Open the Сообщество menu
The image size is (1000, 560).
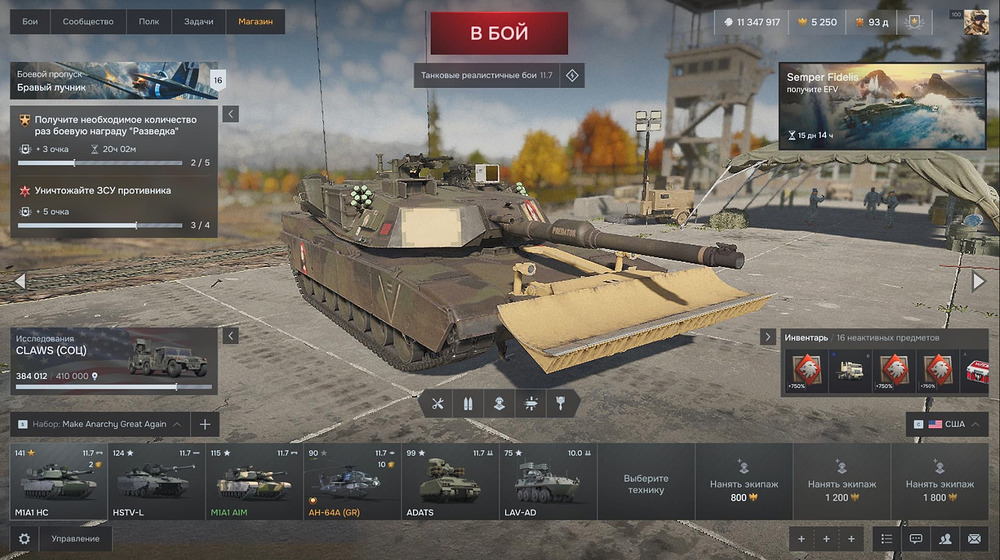coord(87,21)
